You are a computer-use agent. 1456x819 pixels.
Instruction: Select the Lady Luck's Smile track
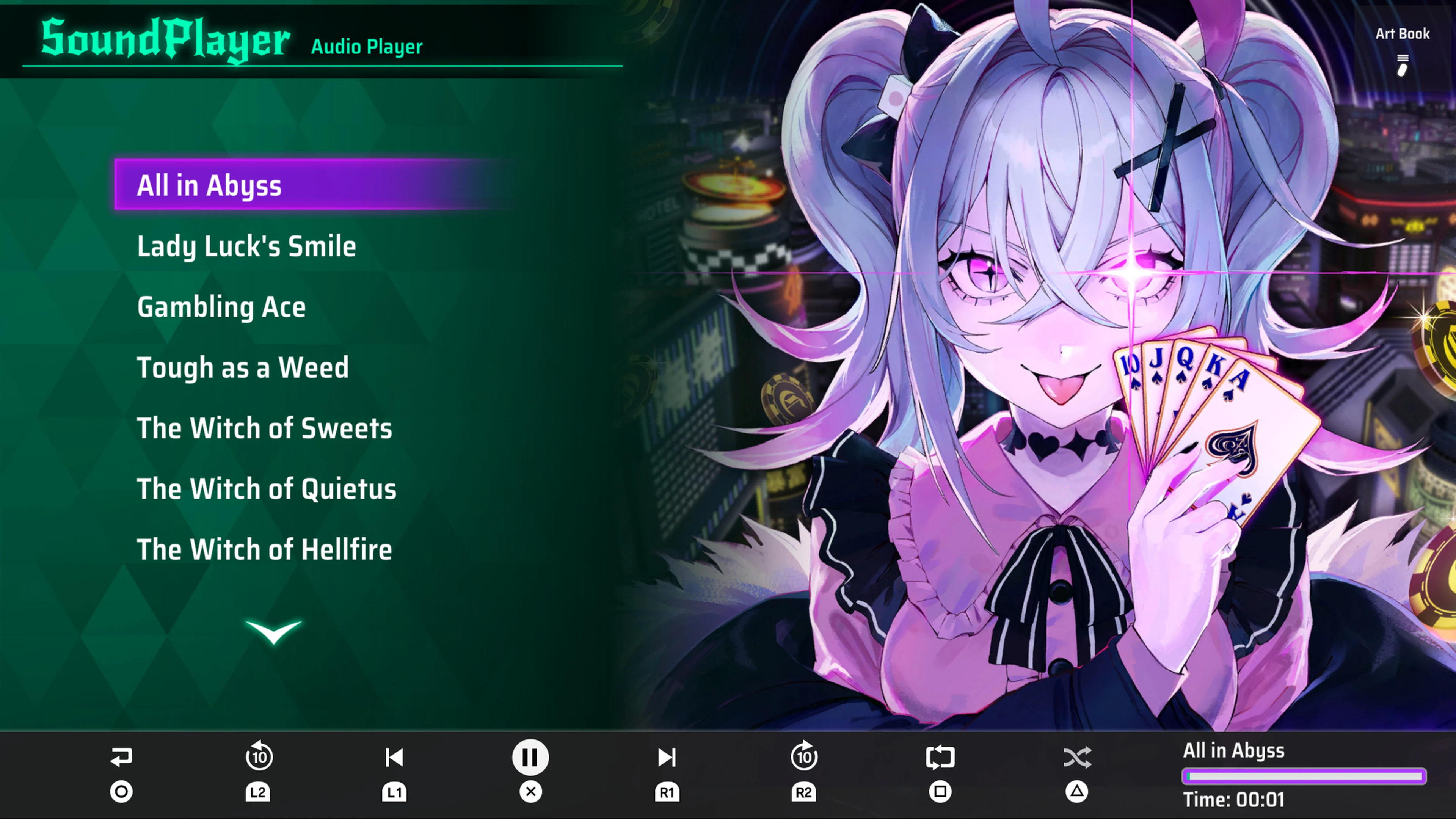(247, 246)
